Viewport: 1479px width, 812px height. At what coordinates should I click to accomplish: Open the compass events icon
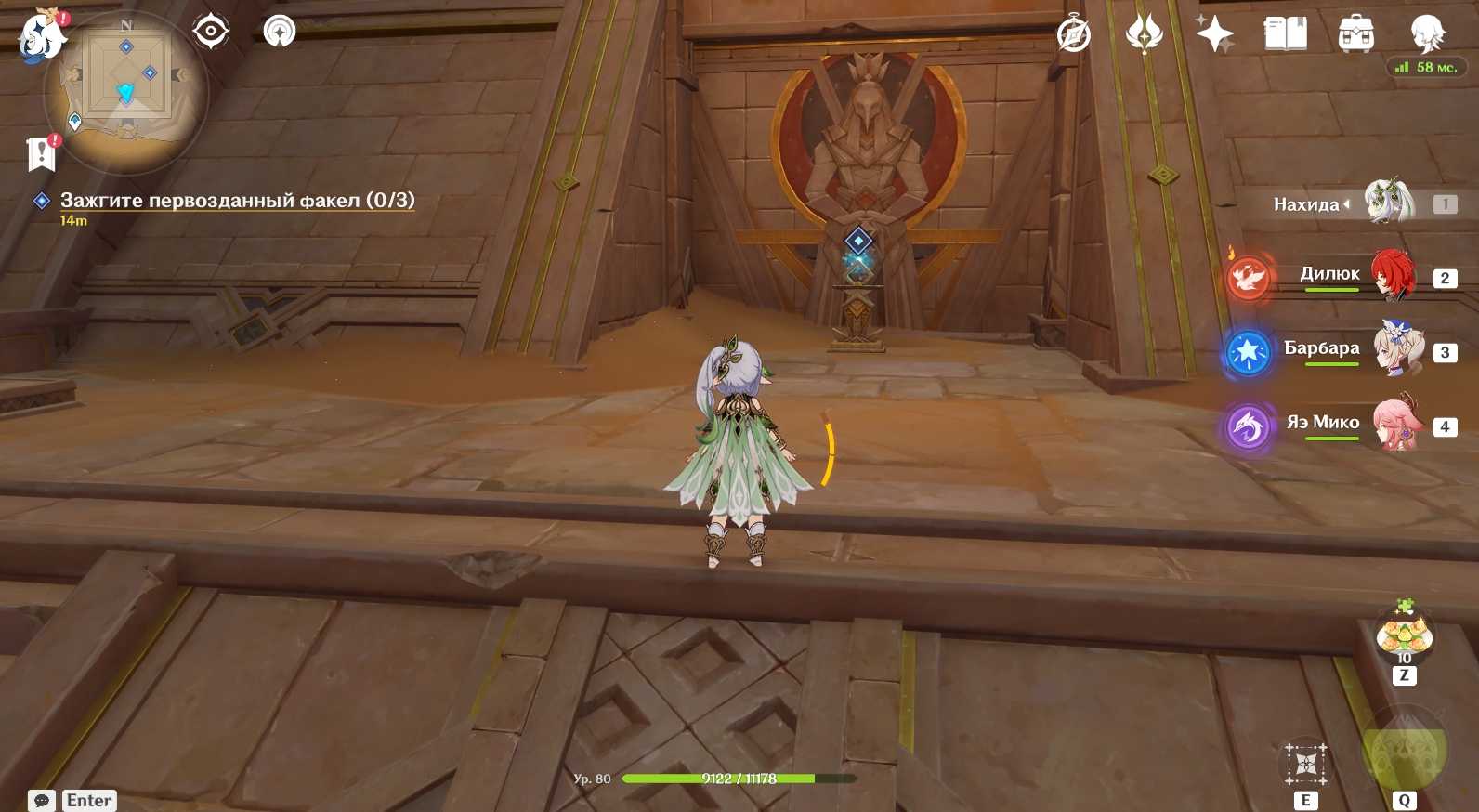pos(1074,35)
